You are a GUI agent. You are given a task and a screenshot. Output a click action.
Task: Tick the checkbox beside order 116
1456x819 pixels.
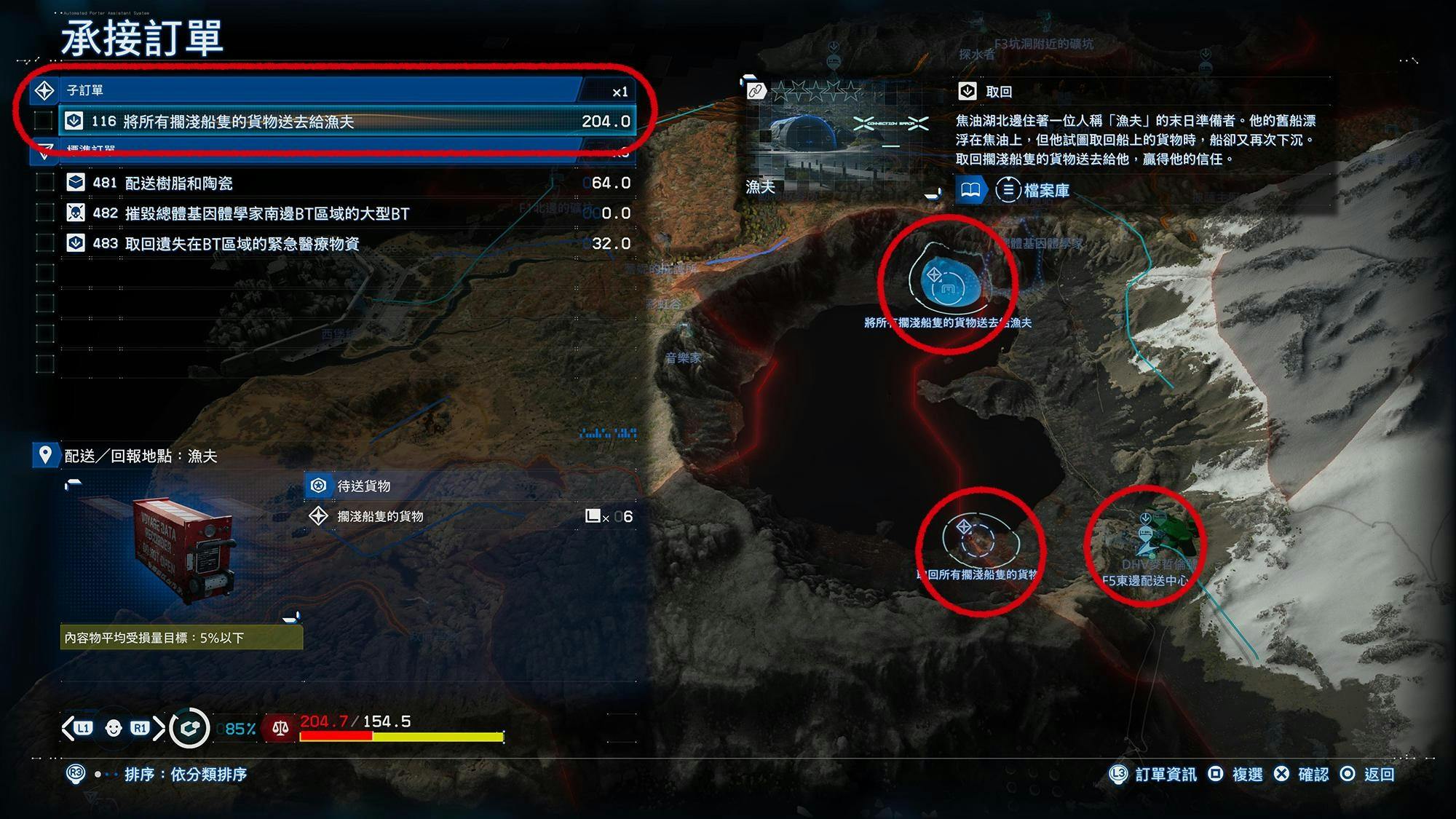[x=44, y=122]
